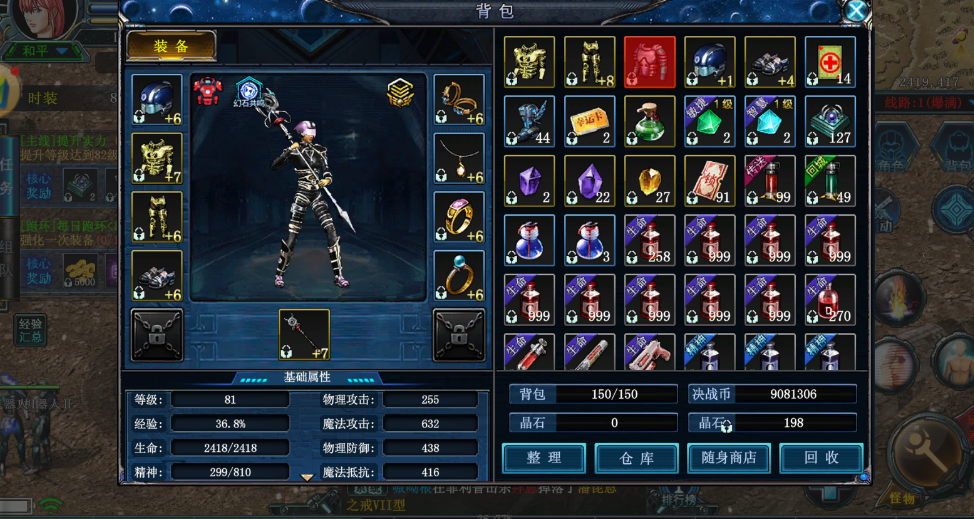974x519 pixels.
Task: Expand the basic attributes arrow
Action: (x=307, y=477)
